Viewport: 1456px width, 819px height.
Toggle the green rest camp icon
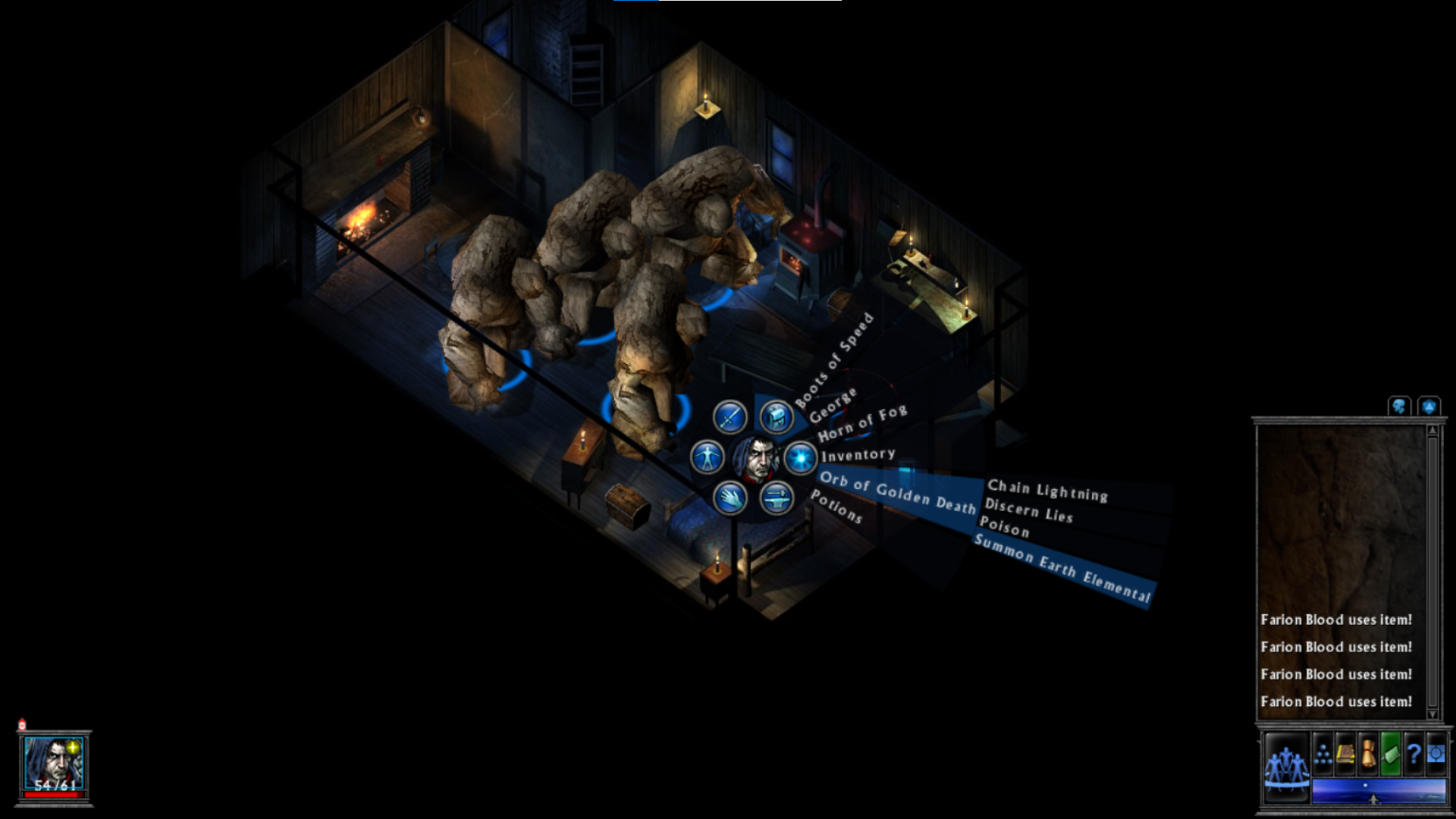1391,754
